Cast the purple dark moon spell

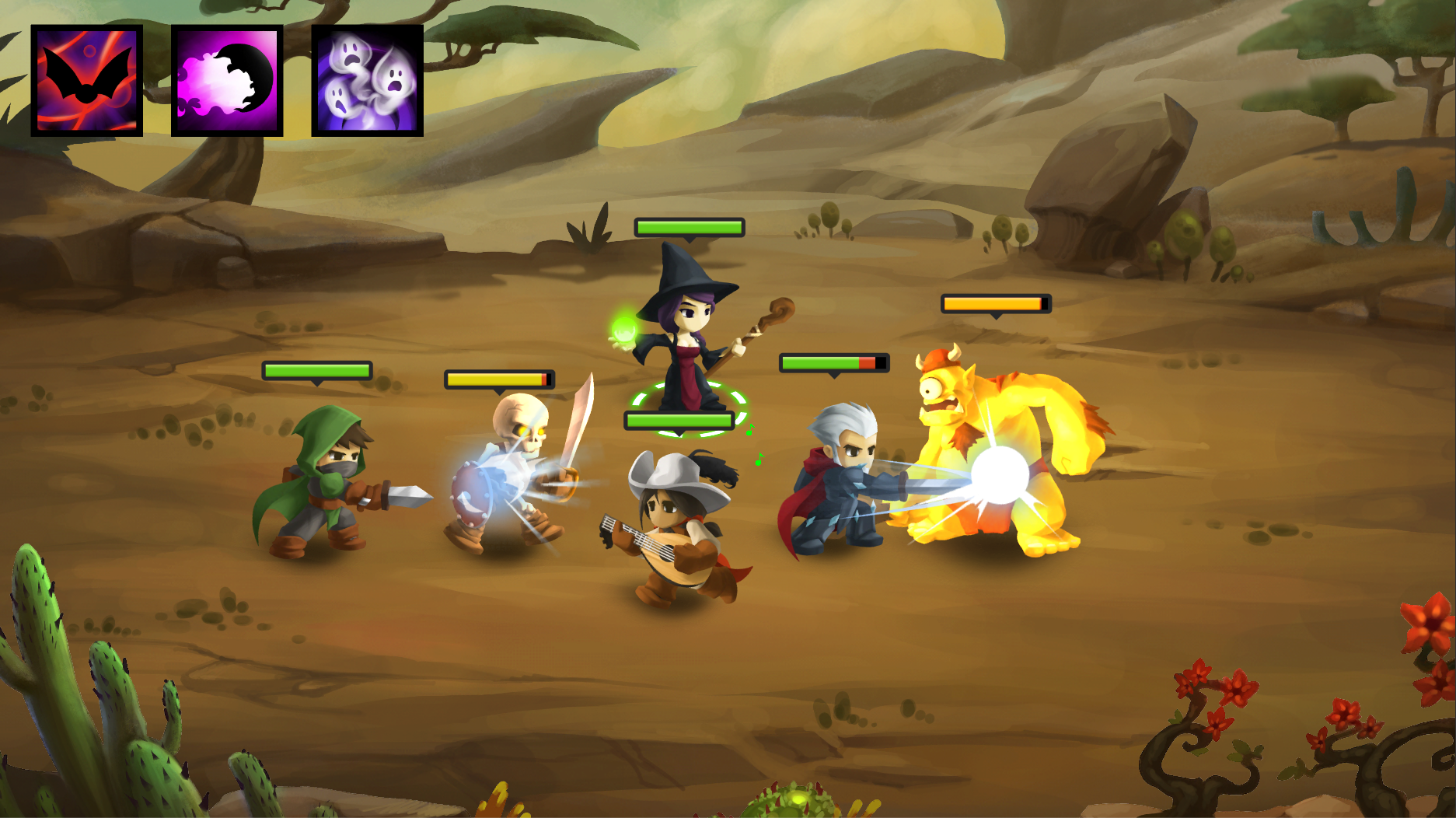tap(227, 81)
